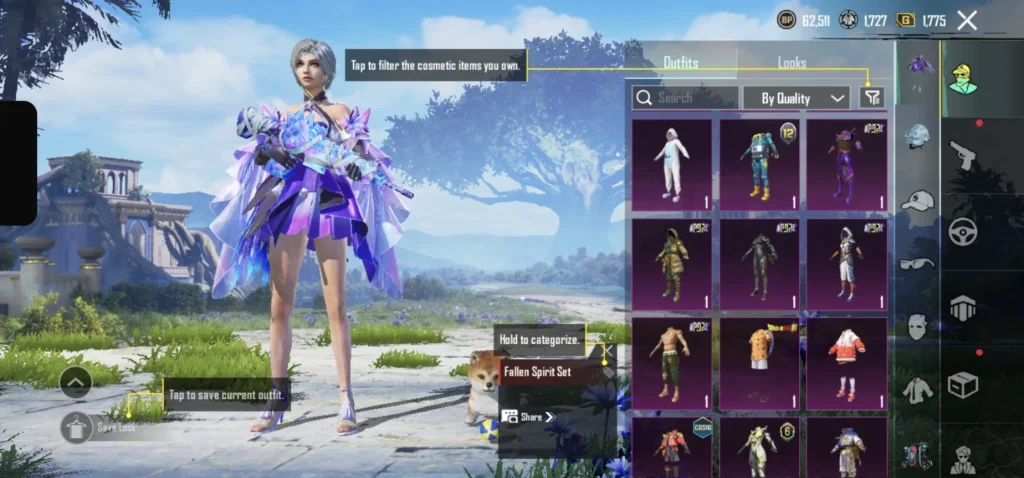Switch to the Looks tab
Viewport: 1024px width, 478px height.
792,62
